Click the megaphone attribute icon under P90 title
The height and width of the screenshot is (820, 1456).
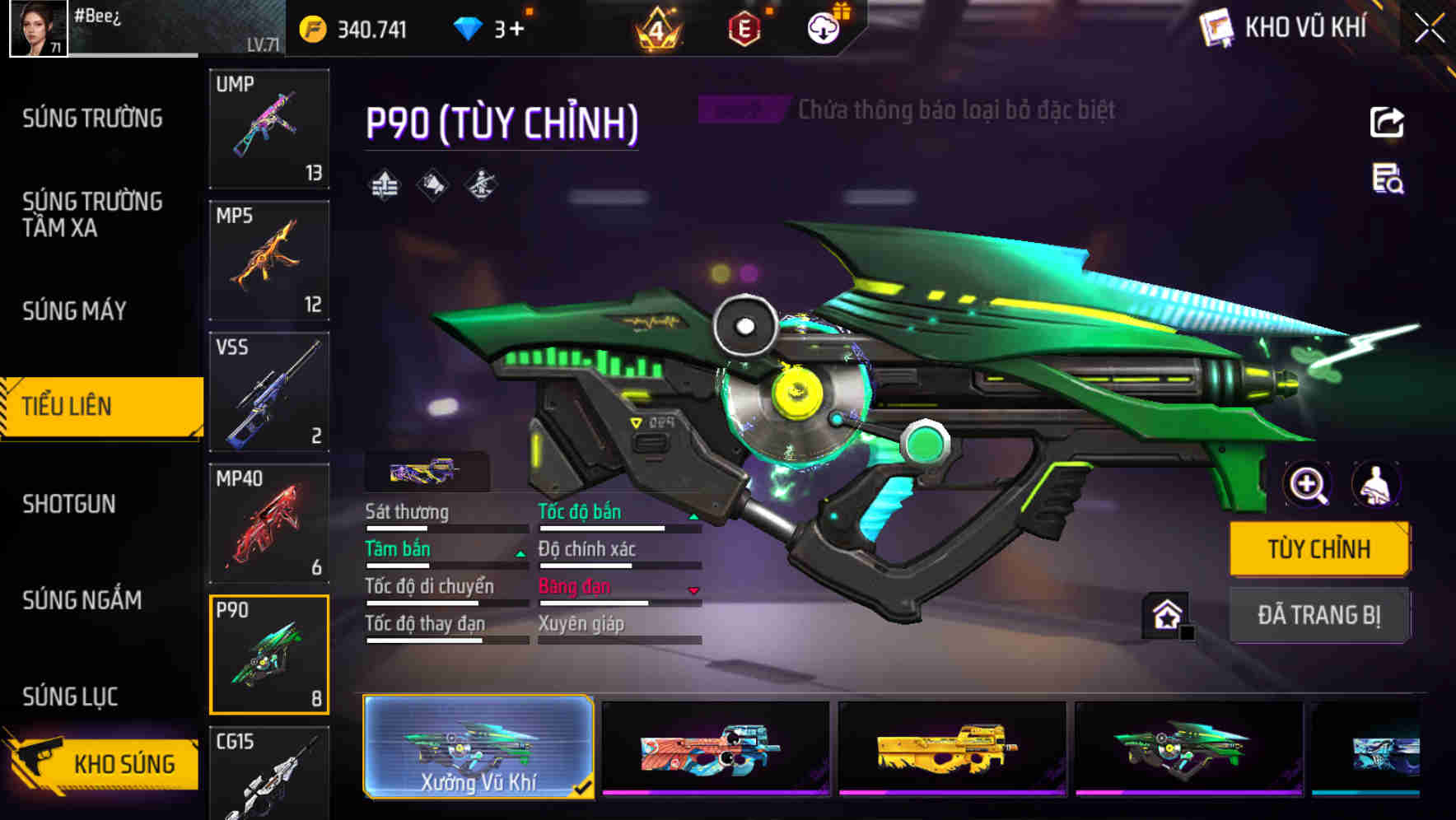pos(432,184)
